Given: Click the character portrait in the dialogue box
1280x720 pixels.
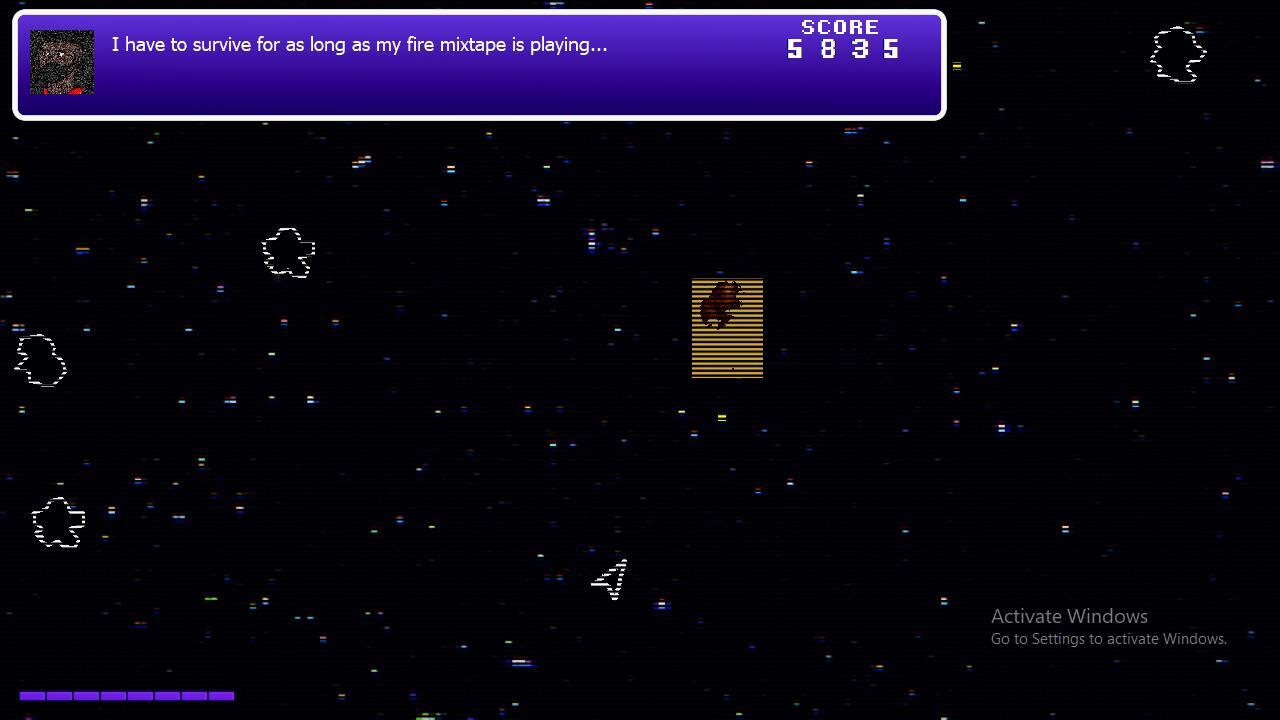Looking at the screenshot, I should point(62,62).
